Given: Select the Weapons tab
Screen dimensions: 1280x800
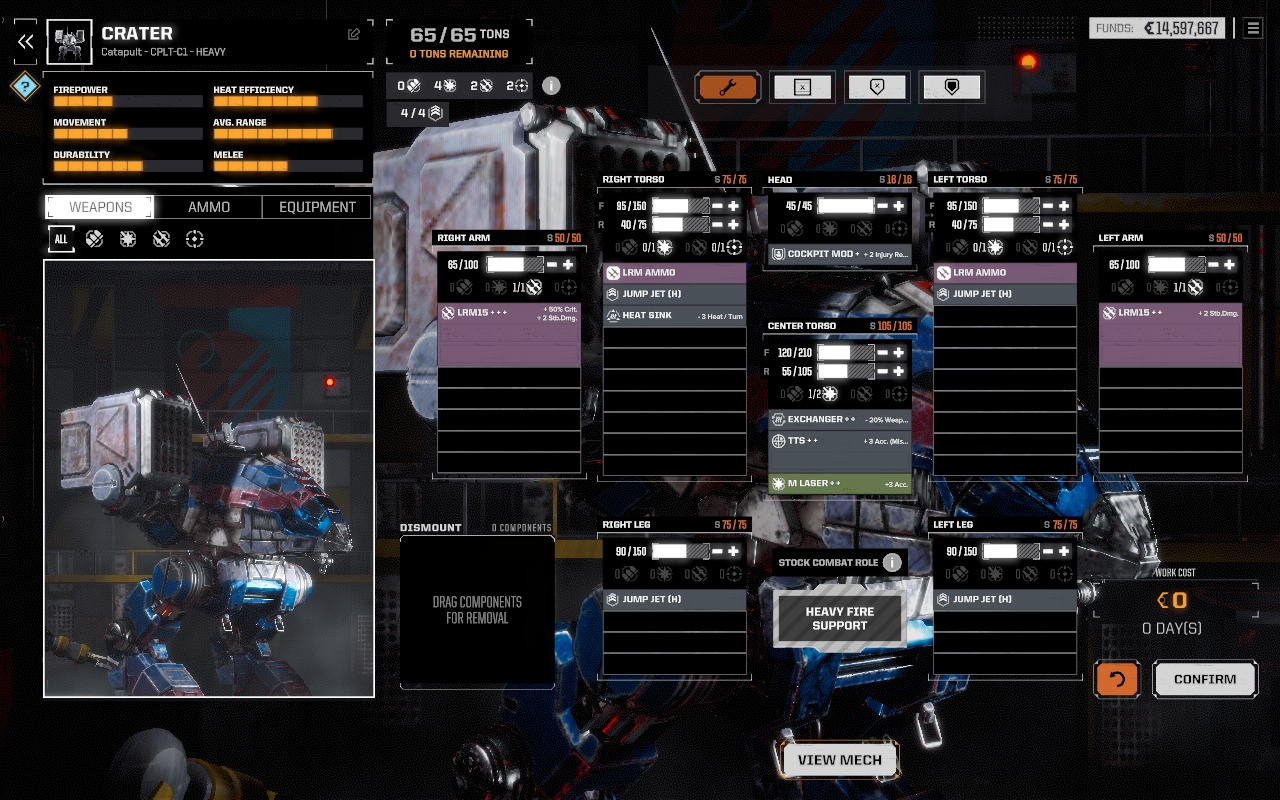Looking at the screenshot, I should coord(100,207).
